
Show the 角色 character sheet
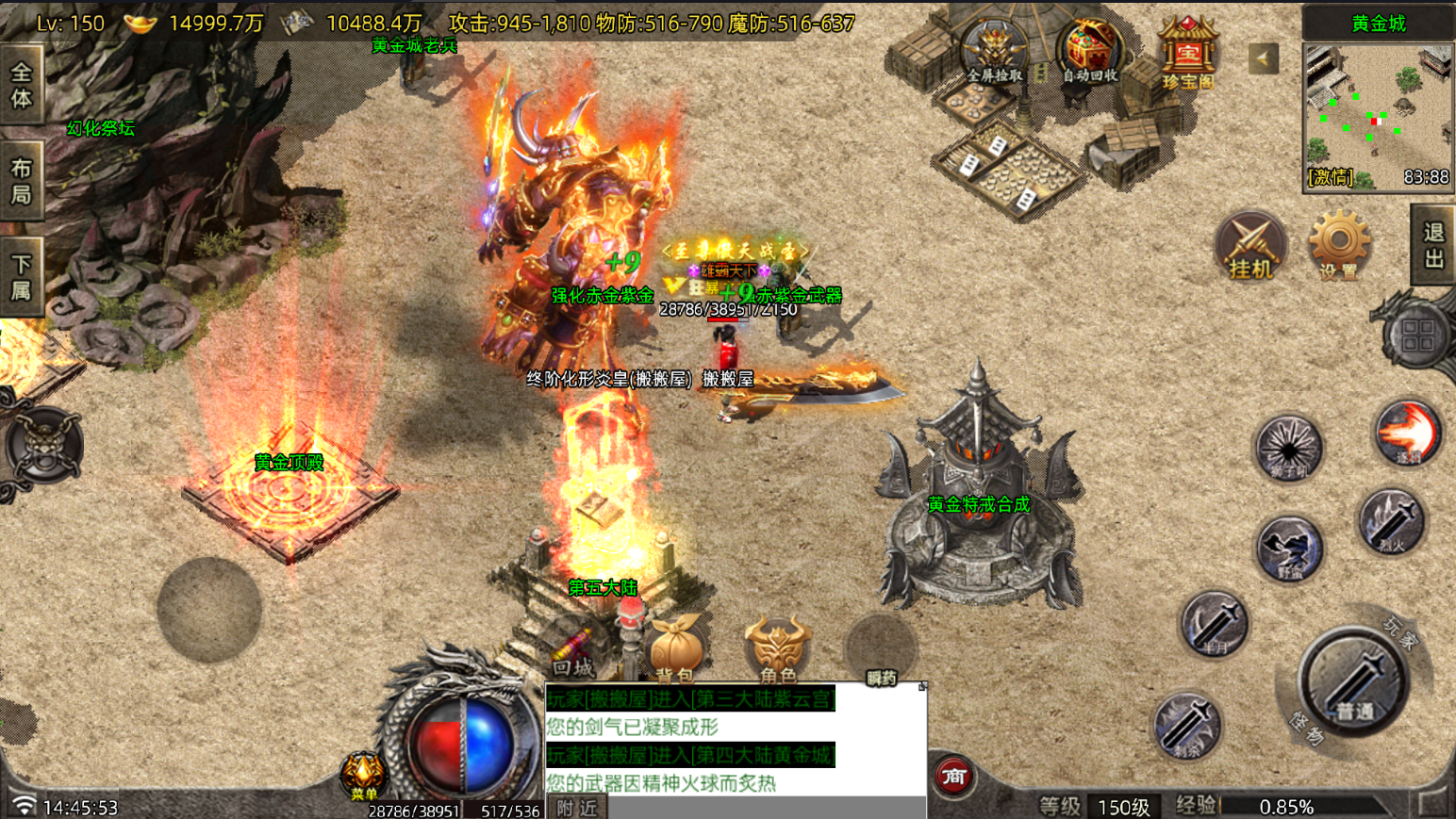click(x=777, y=650)
